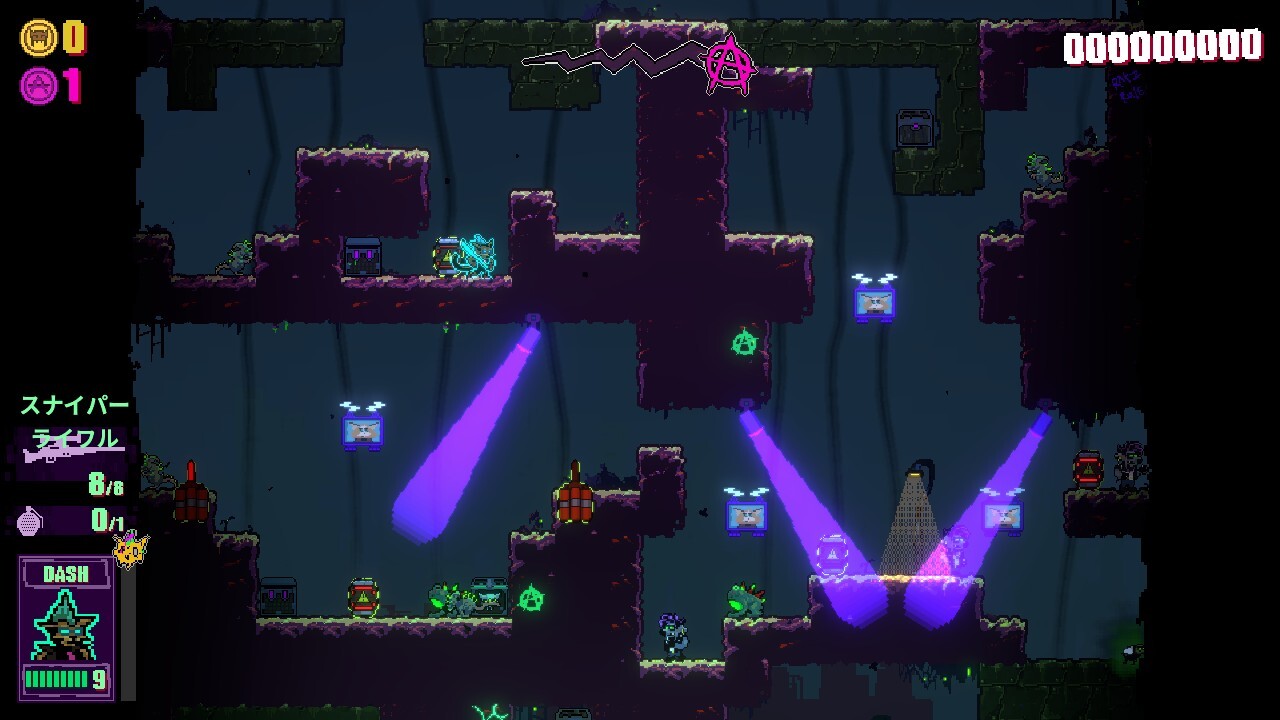Screen dimensions: 1280x720
Task: Activate the DASH ability card
Action: point(66,627)
